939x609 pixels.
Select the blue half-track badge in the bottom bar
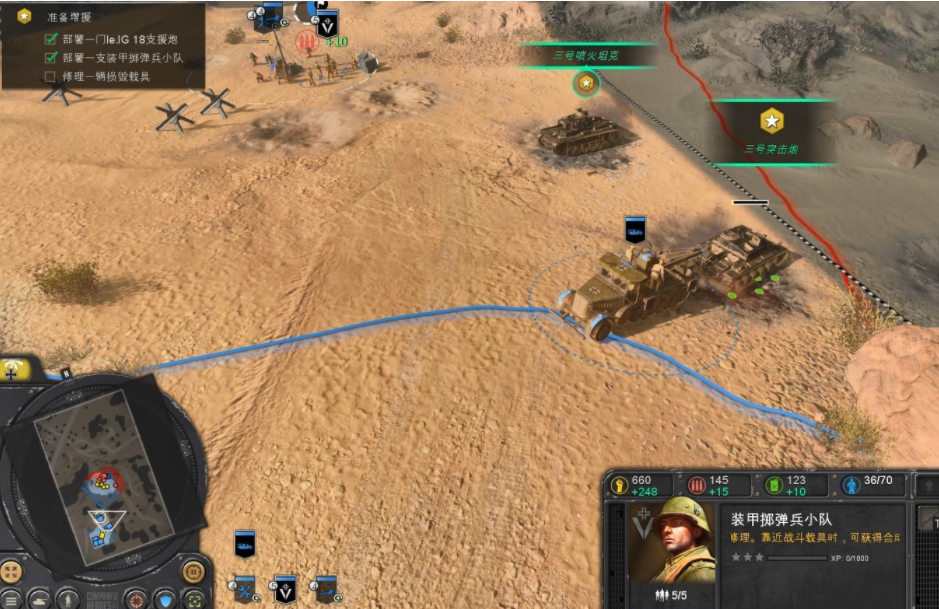pos(245,543)
